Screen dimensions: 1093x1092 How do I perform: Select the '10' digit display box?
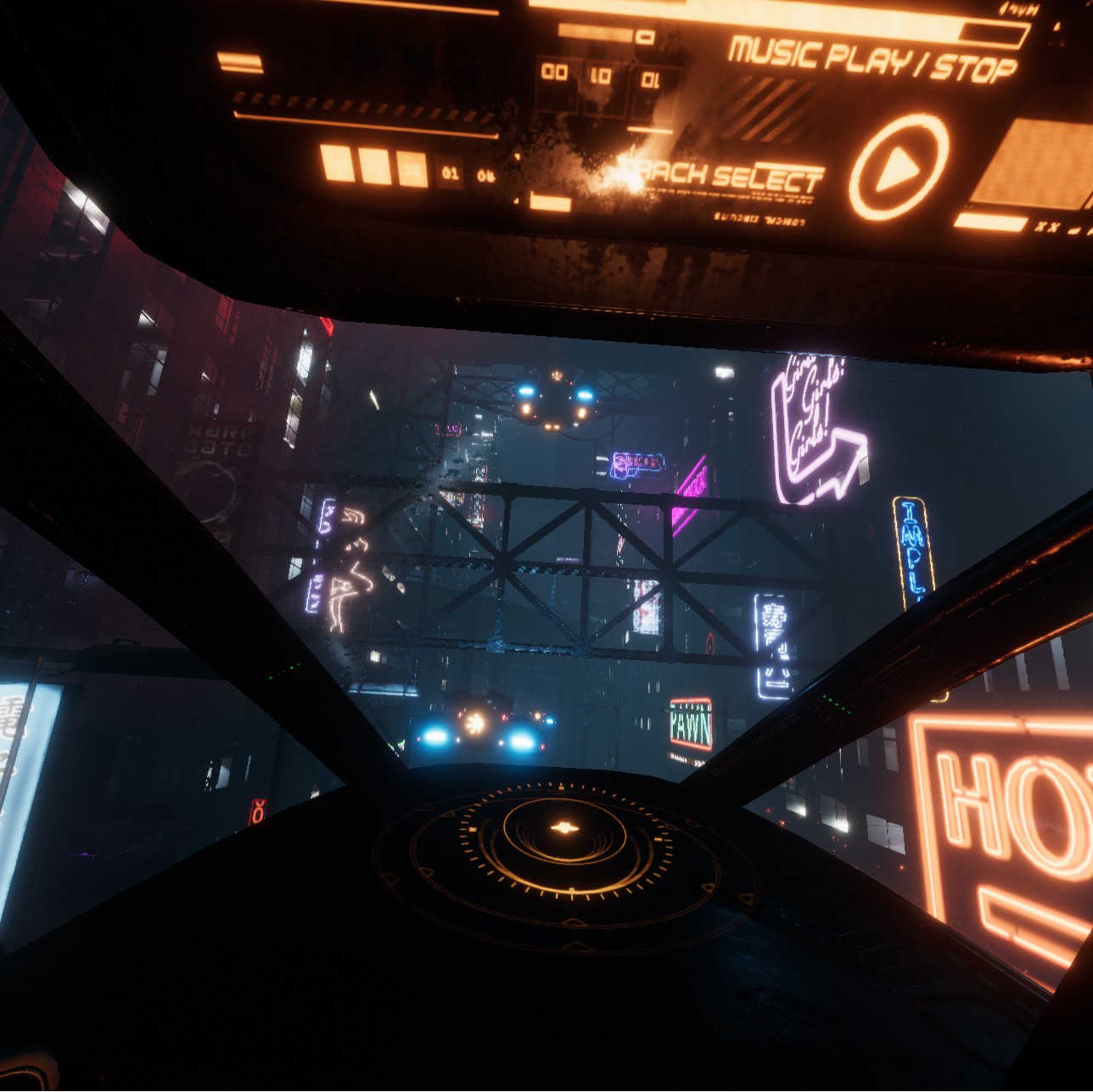(603, 74)
